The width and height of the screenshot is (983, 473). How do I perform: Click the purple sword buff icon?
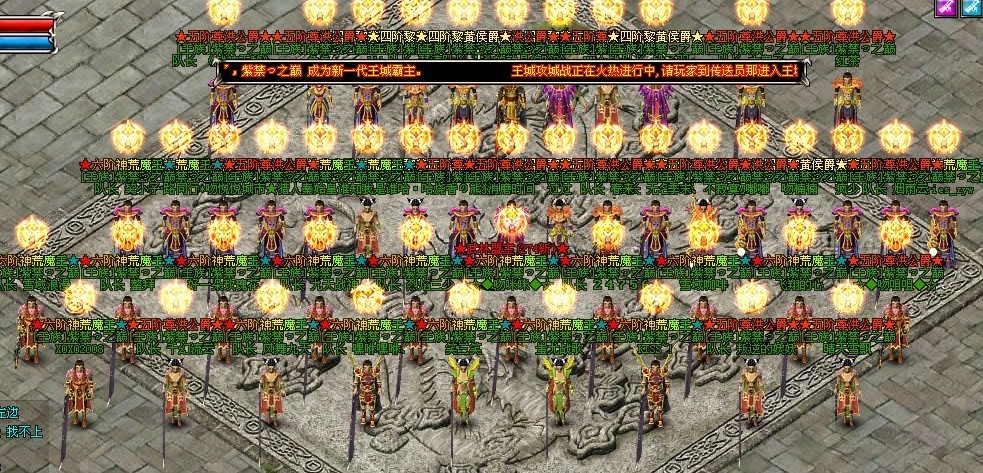[x=945, y=7]
